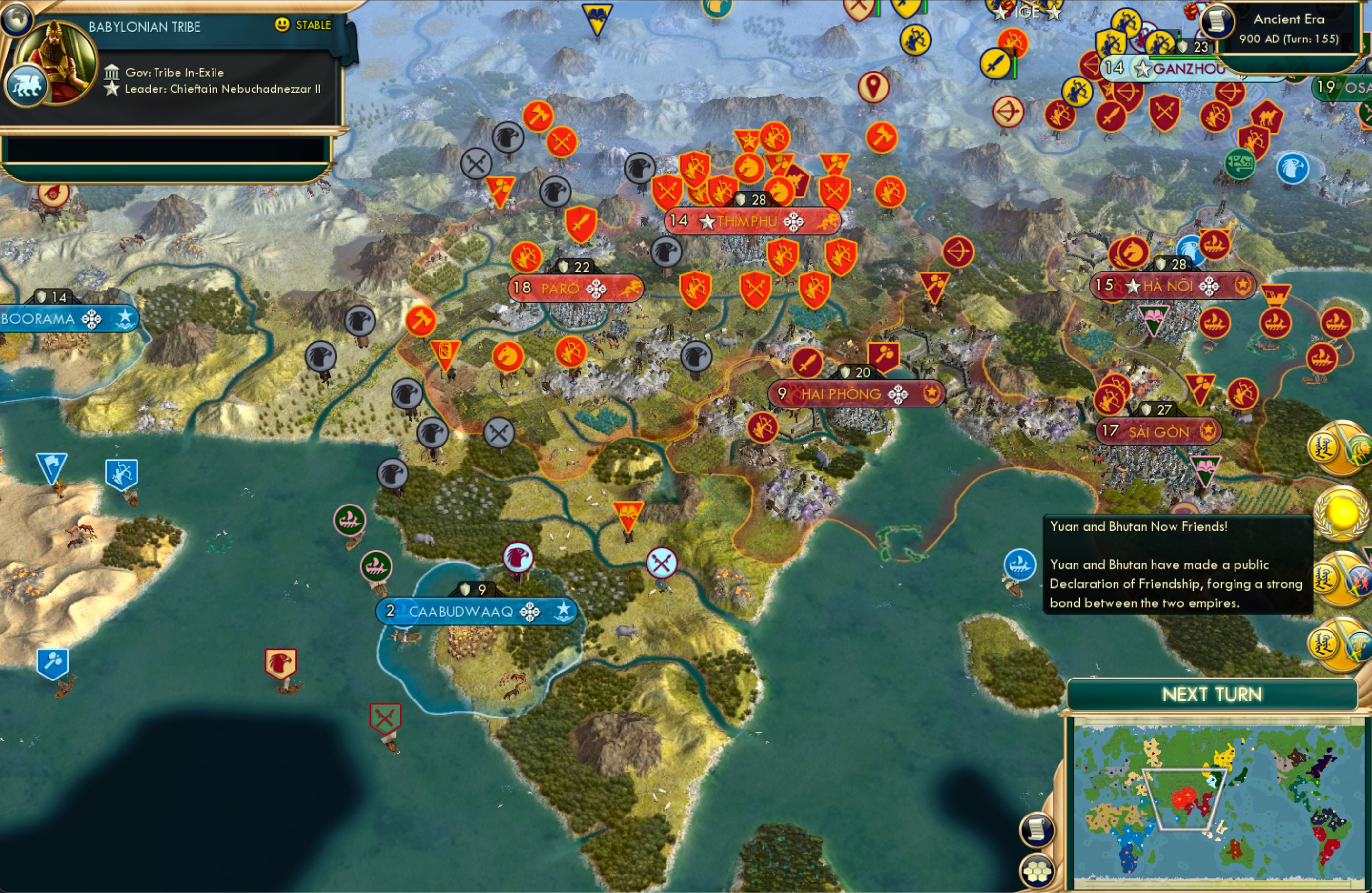Viewport: 1372px width, 893px height.
Task: Open the Caabudwaaq city-state banner
Action: (x=478, y=612)
